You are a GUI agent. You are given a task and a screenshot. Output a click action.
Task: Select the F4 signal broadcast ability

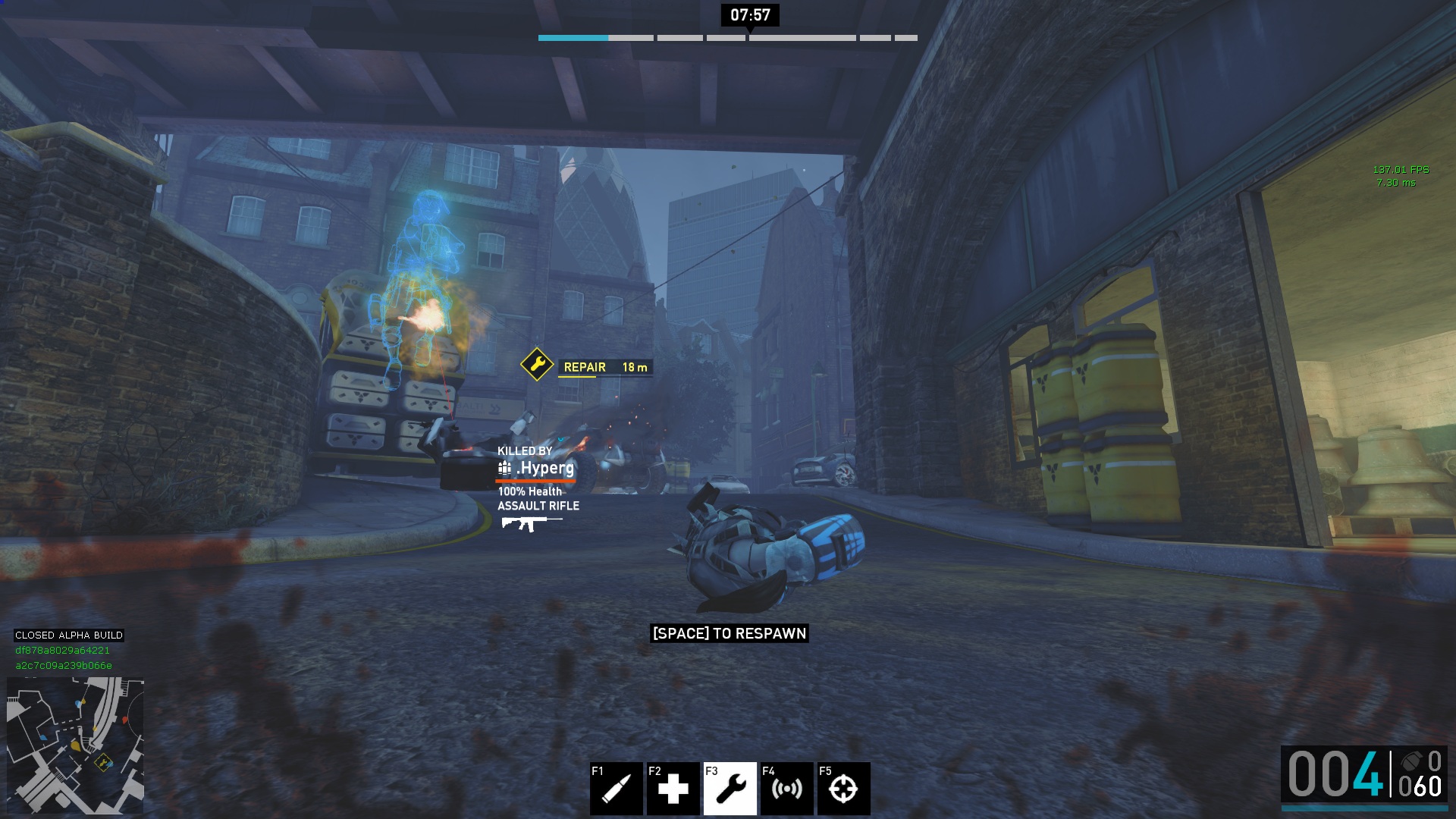[x=786, y=789]
